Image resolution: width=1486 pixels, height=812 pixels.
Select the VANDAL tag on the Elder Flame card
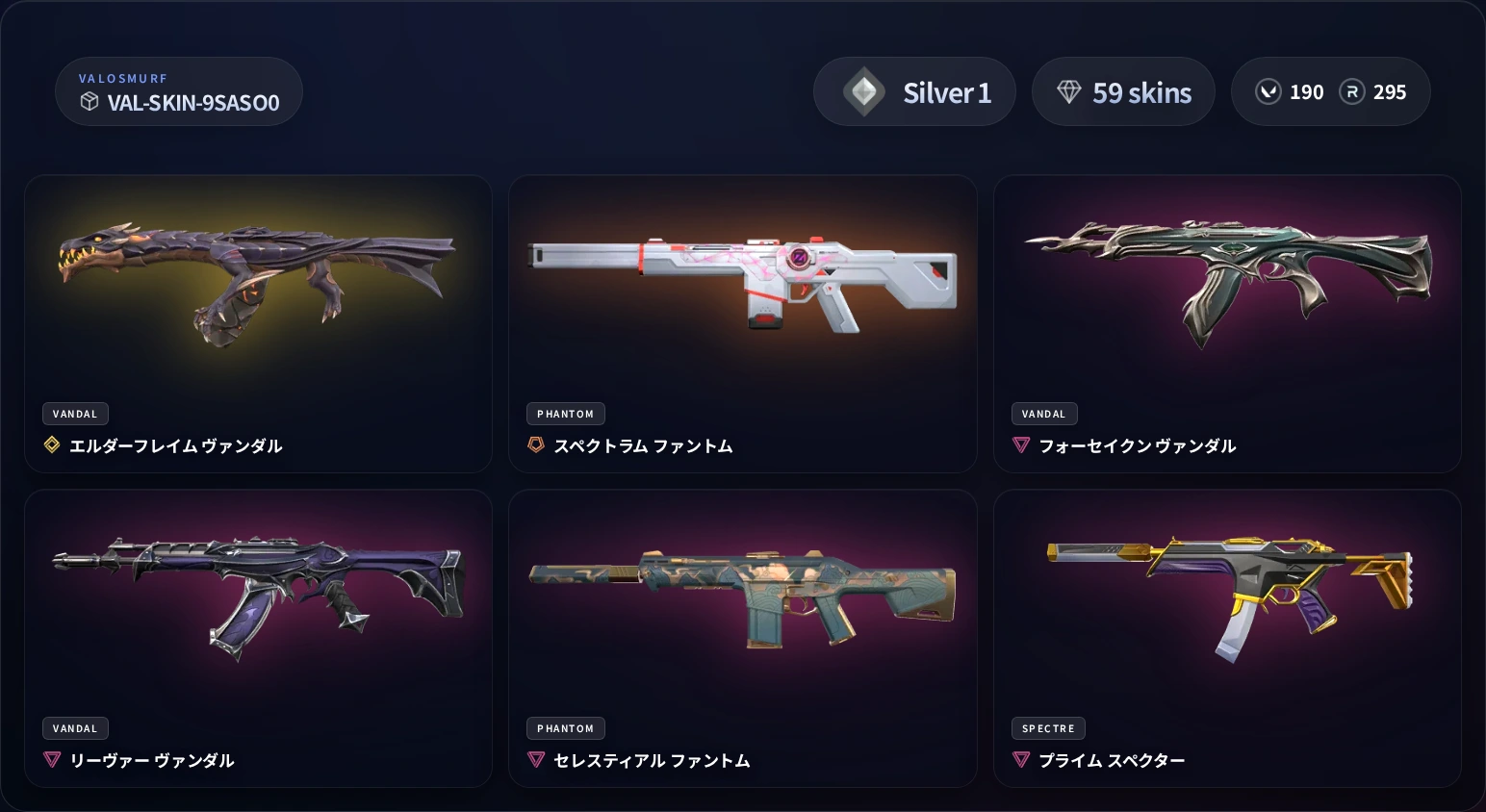pyautogui.click(x=75, y=414)
